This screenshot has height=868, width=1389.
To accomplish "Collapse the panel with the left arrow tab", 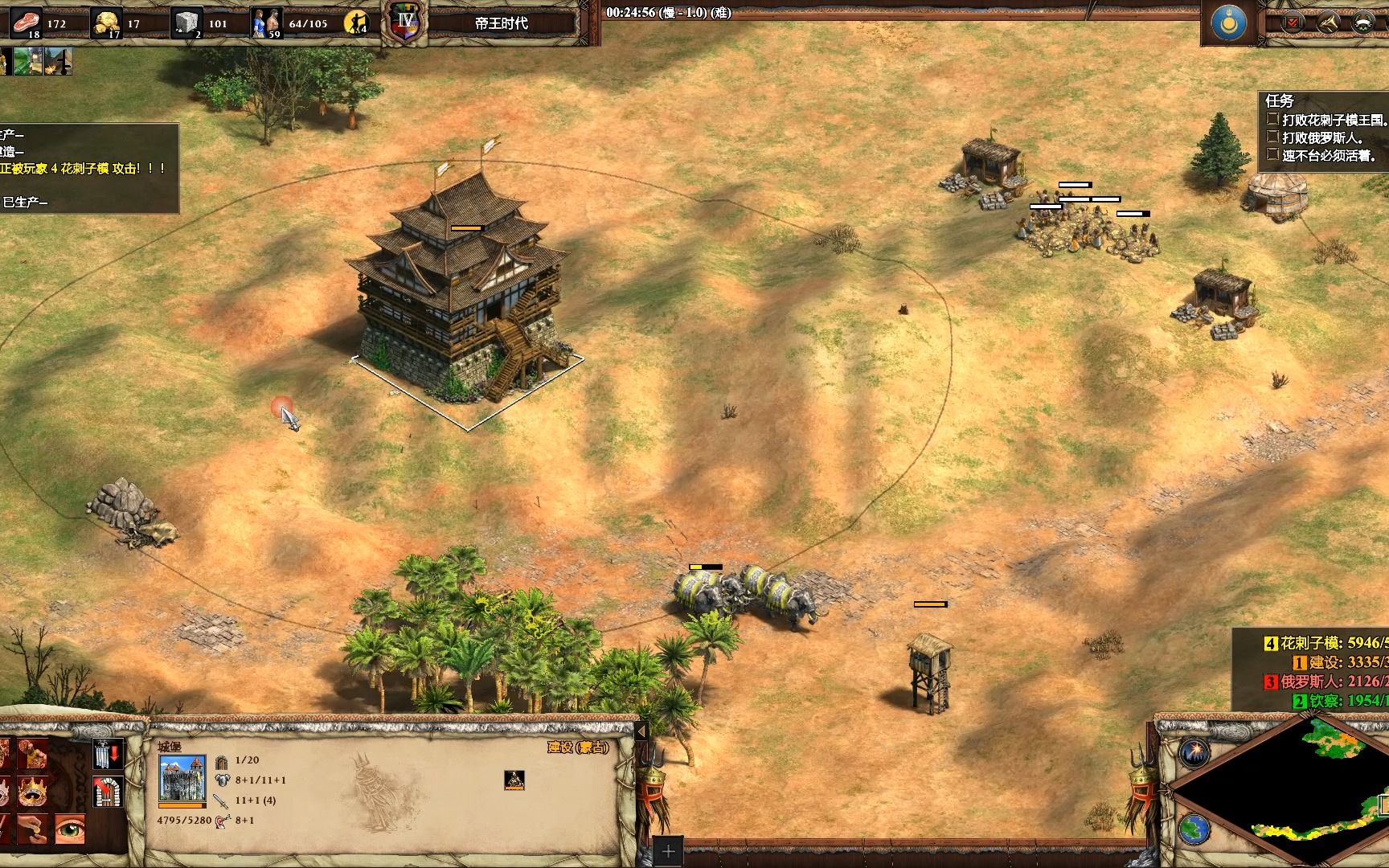I will (x=641, y=731).
